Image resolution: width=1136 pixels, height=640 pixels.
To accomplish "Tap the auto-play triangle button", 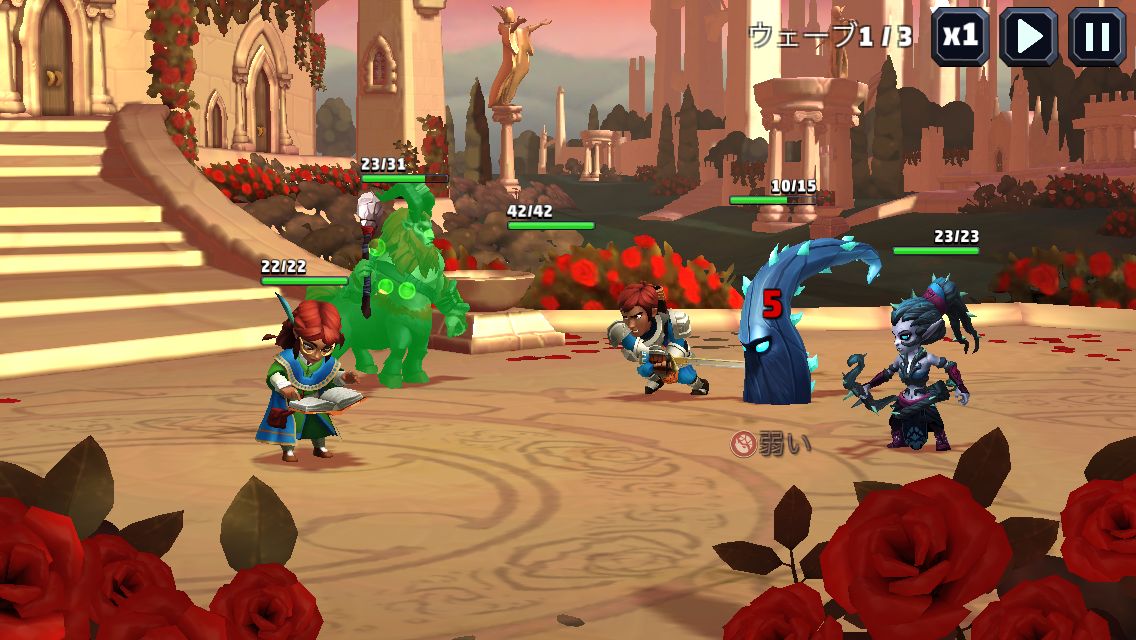I will coord(1029,37).
